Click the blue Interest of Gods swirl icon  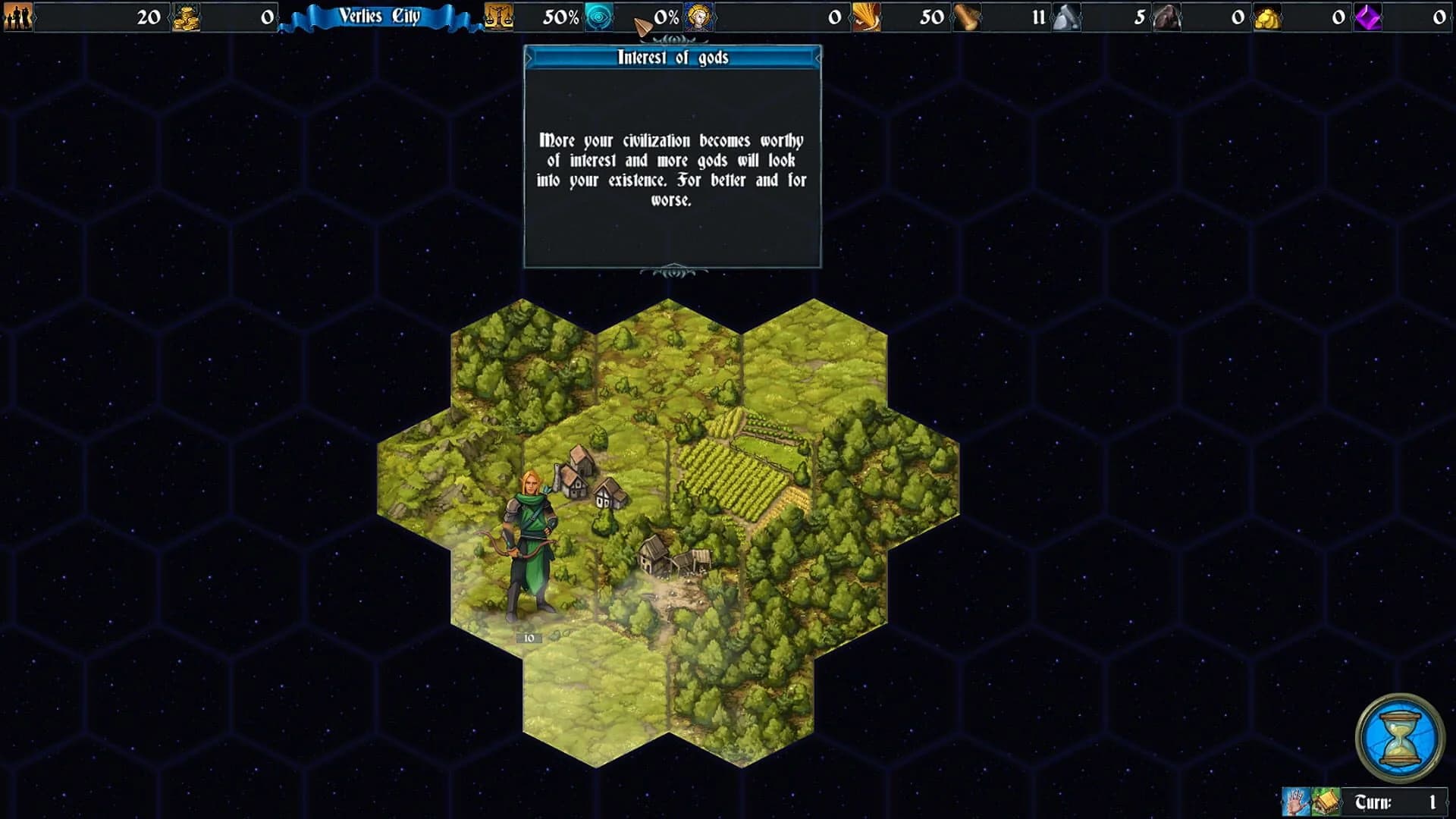[x=599, y=15]
